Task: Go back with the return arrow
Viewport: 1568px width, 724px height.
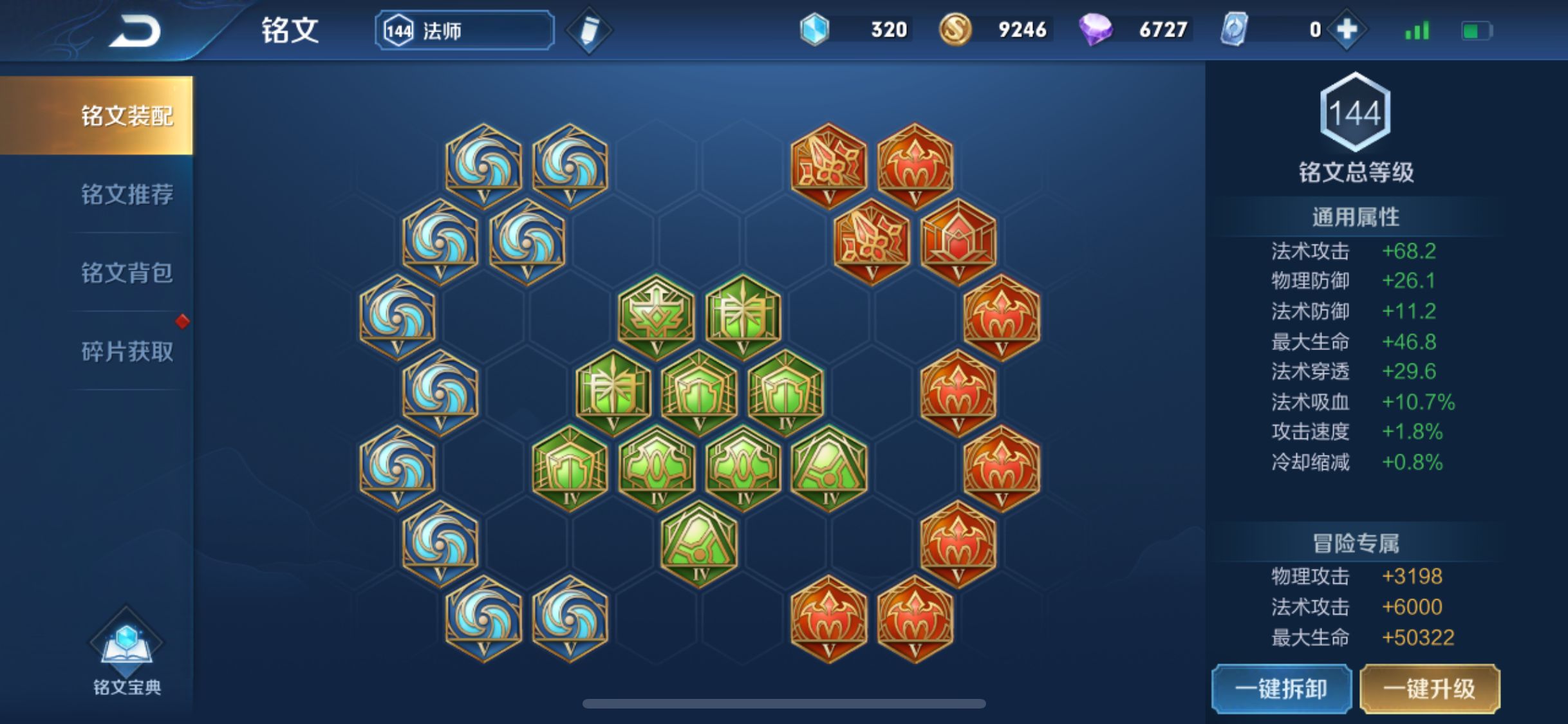Action: [135, 31]
